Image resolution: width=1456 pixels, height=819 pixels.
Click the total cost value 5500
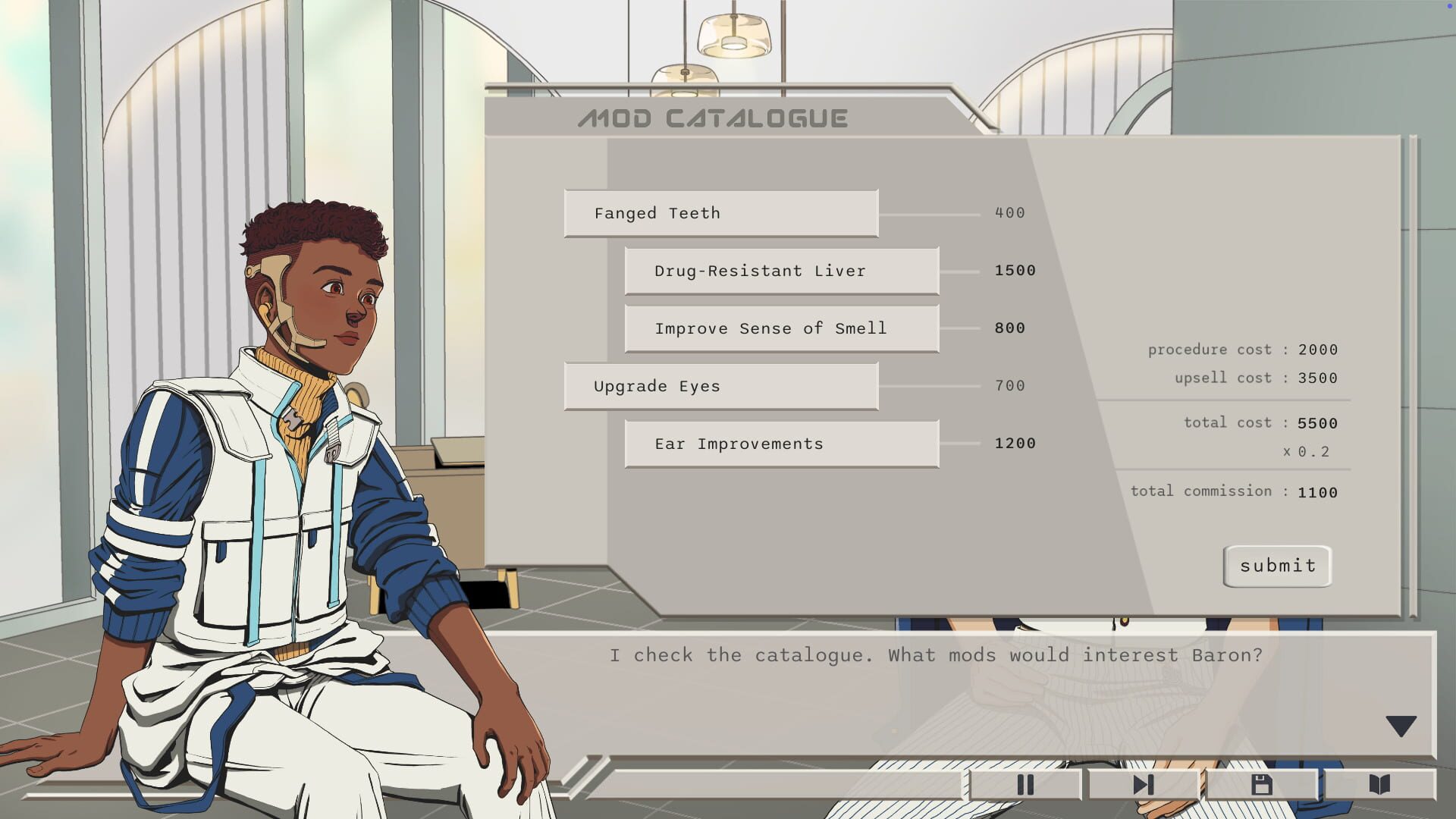pyautogui.click(x=1318, y=423)
